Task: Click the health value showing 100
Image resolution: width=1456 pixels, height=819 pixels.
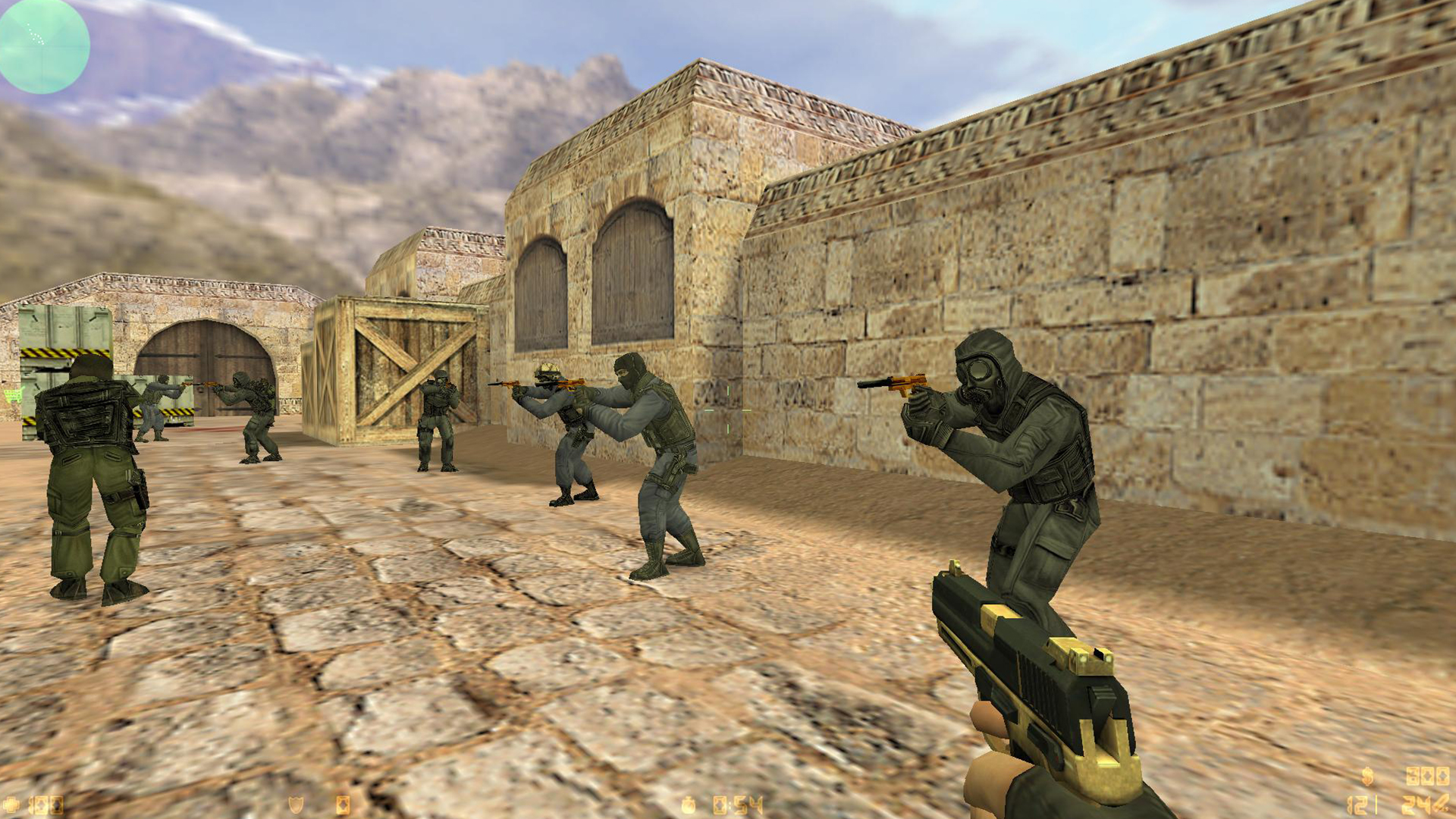Action: 47,805
